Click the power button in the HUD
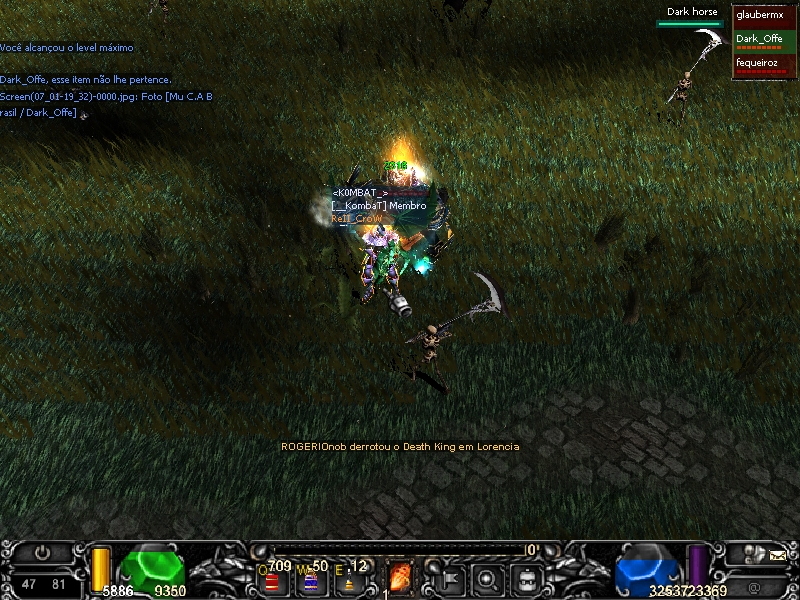The height and width of the screenshot is (600, 800). (42, 552)
